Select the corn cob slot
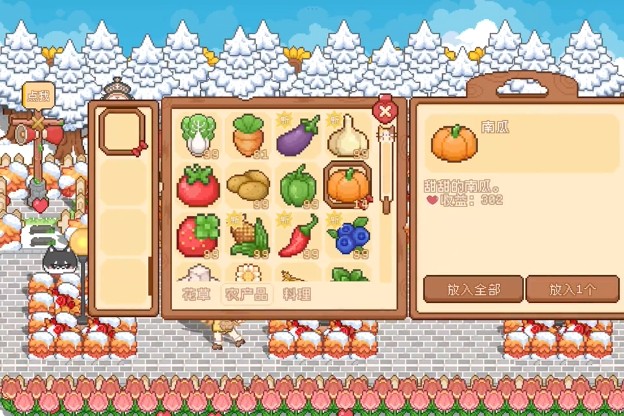The width and height of the screenshot is (624, 416). pyautogui.click(x=248, y=235)
